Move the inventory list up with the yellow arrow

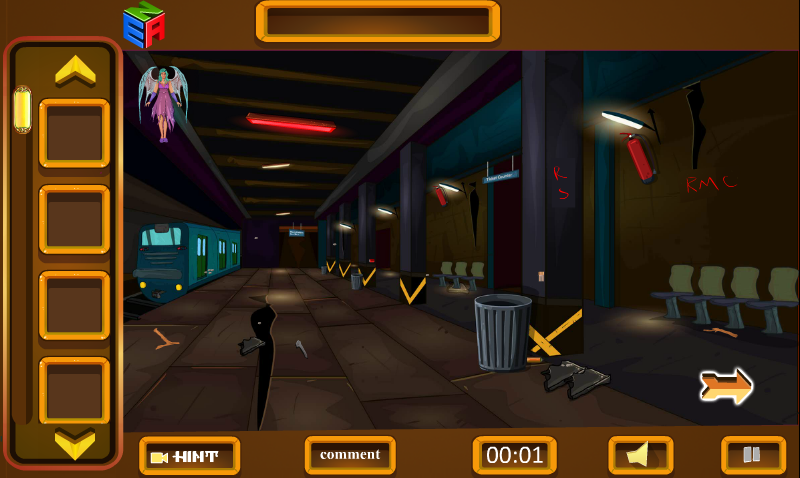tap(75, 70)
